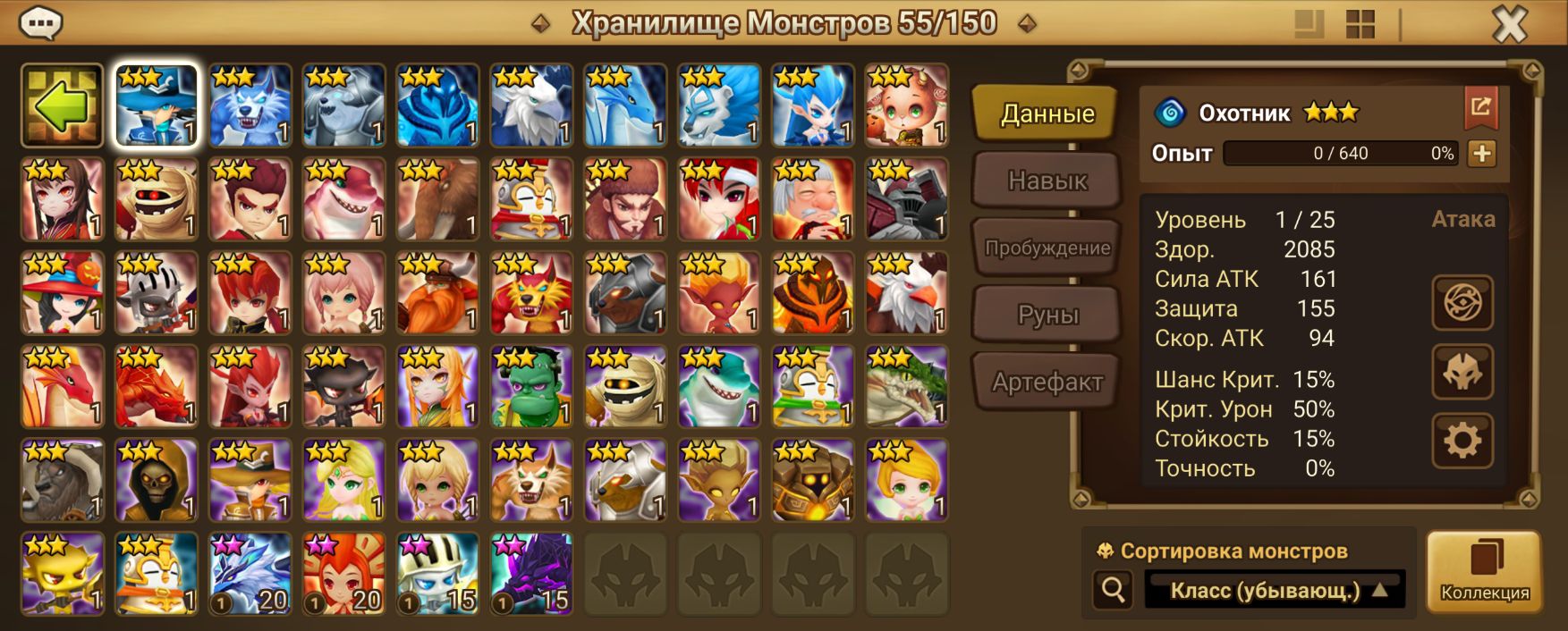This screenshot has width=1568, height=631.
Task: Pick the hooded skull grim reaper monster
Action: (157, 480)
